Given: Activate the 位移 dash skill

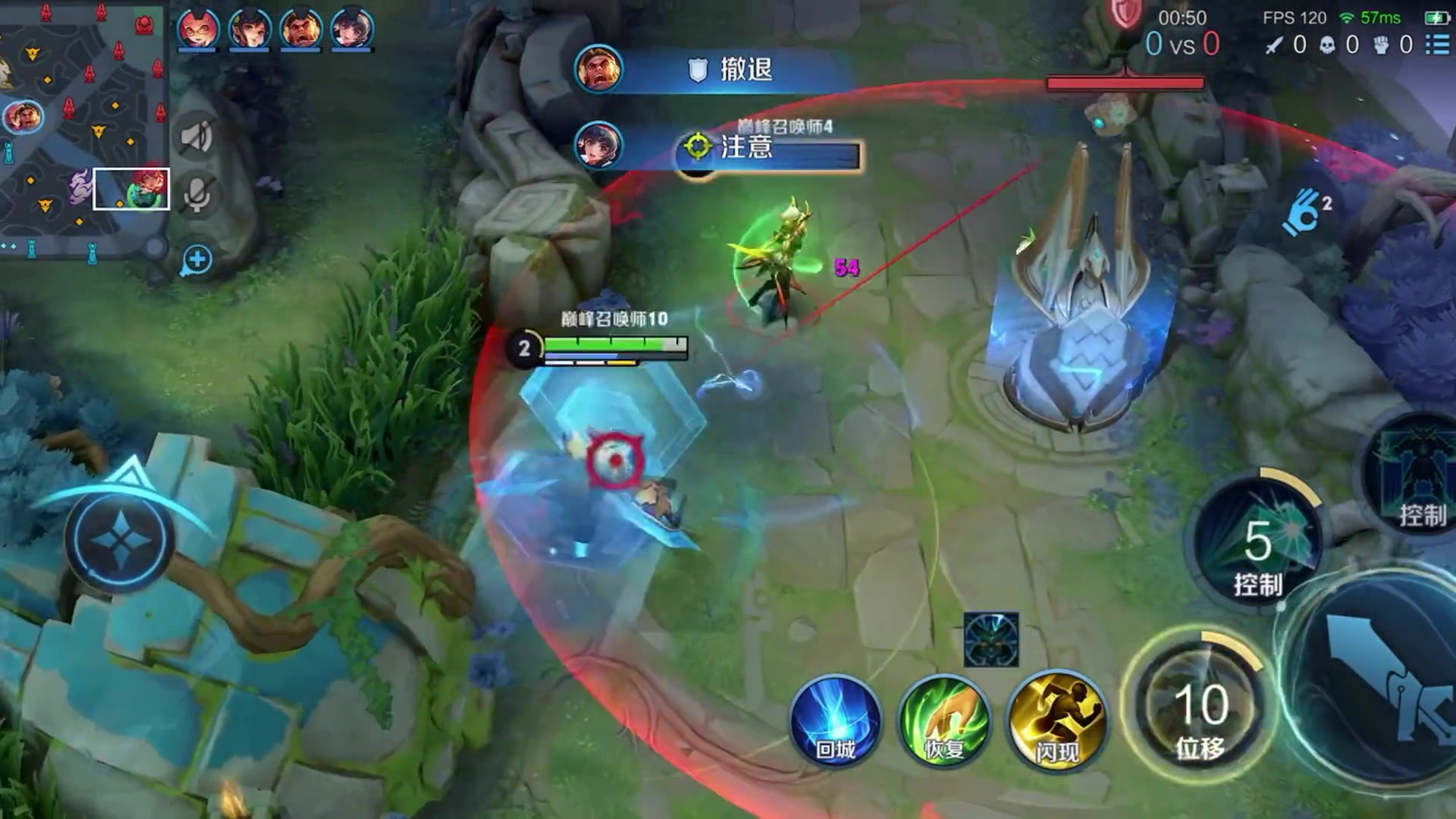Looking at the screenshot, I should [1199, 709].
